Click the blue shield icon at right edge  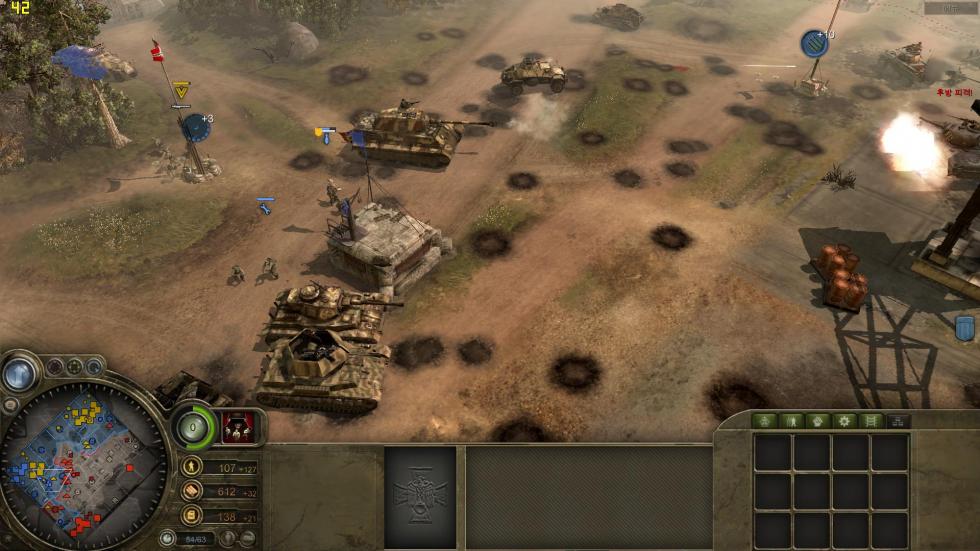[x=965, y=328]
